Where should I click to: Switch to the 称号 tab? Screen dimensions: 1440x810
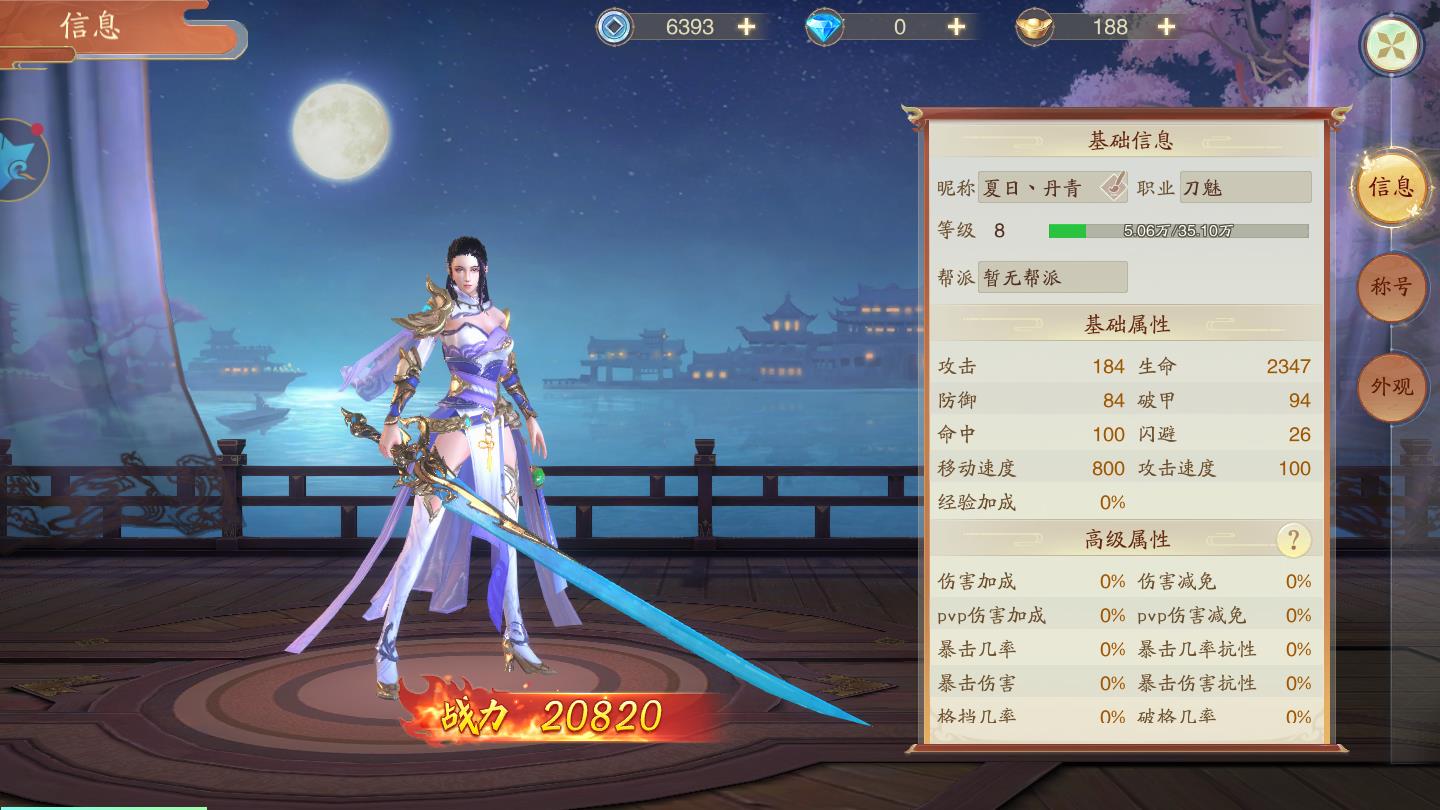point(1393,288)
